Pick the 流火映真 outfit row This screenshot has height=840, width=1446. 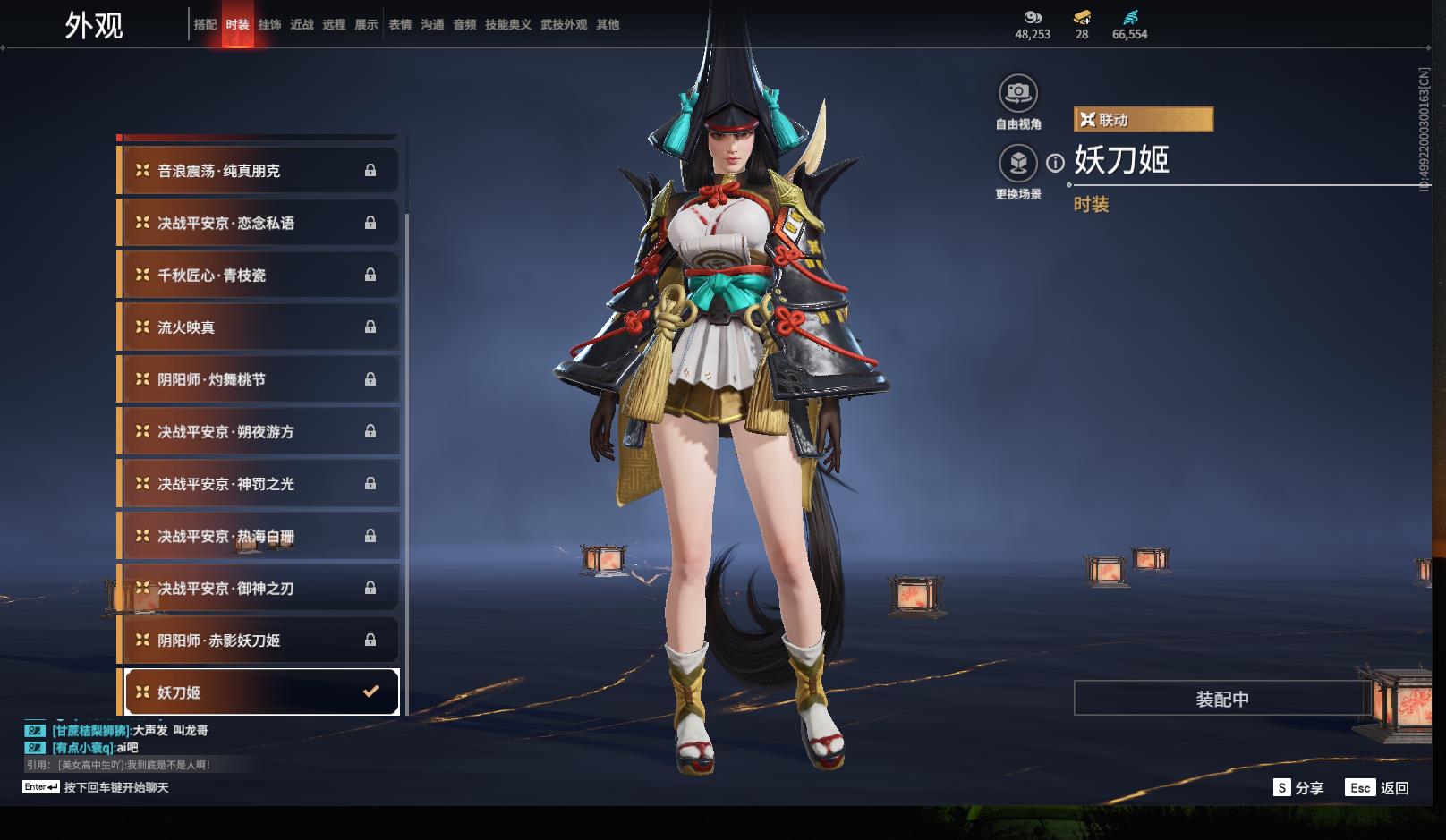259,327
